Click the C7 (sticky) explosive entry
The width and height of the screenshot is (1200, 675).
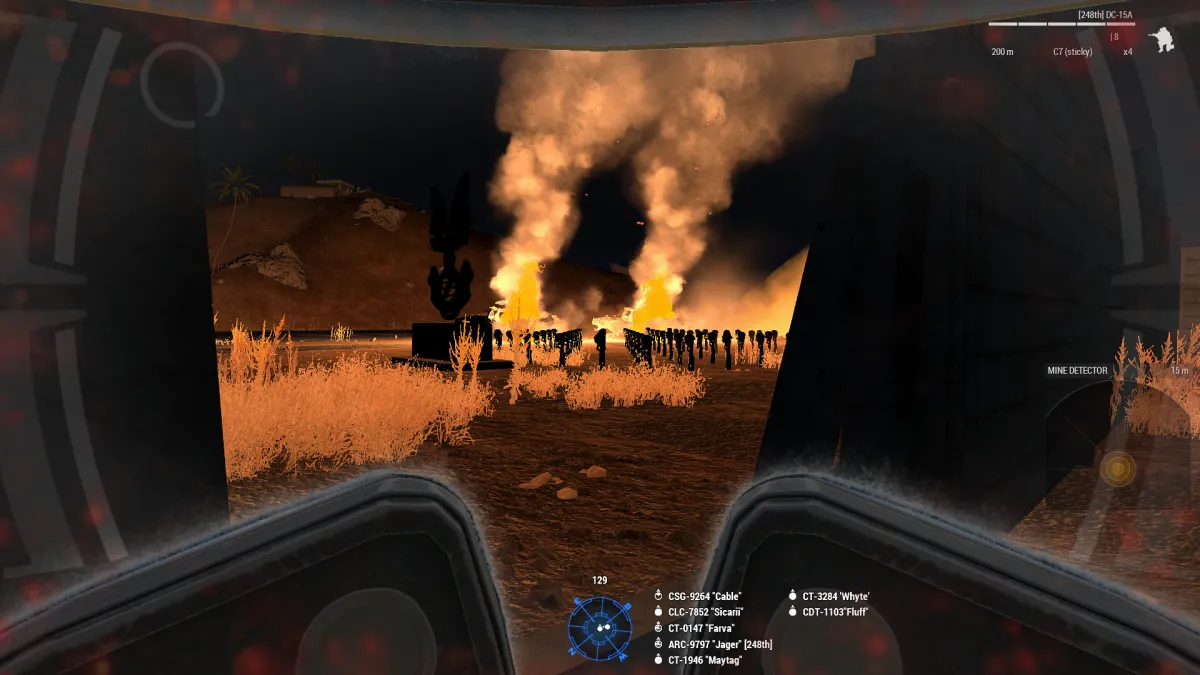coord(1073,51)
